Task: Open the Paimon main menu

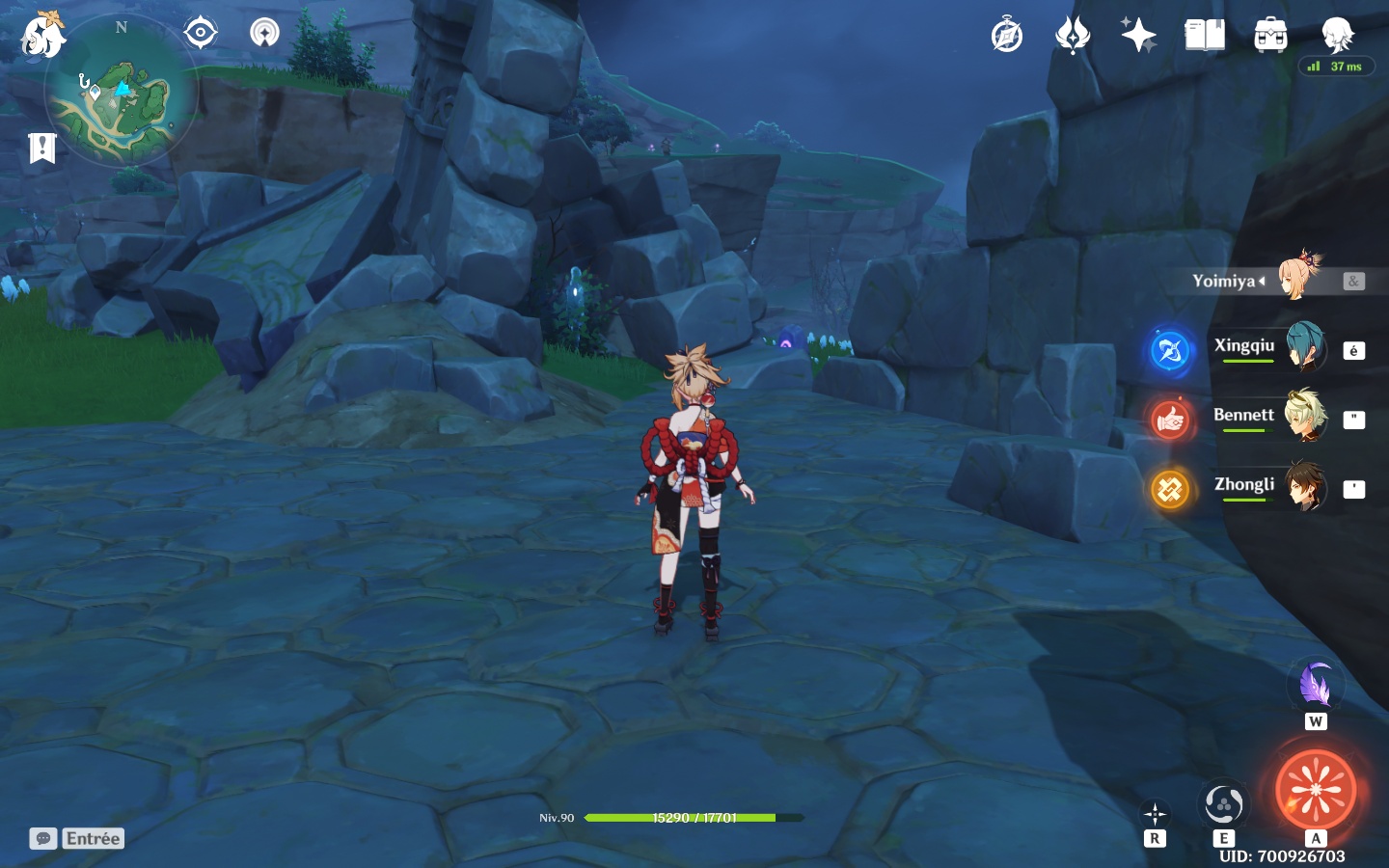Action: pyautogui.click(x=43, y=36)
